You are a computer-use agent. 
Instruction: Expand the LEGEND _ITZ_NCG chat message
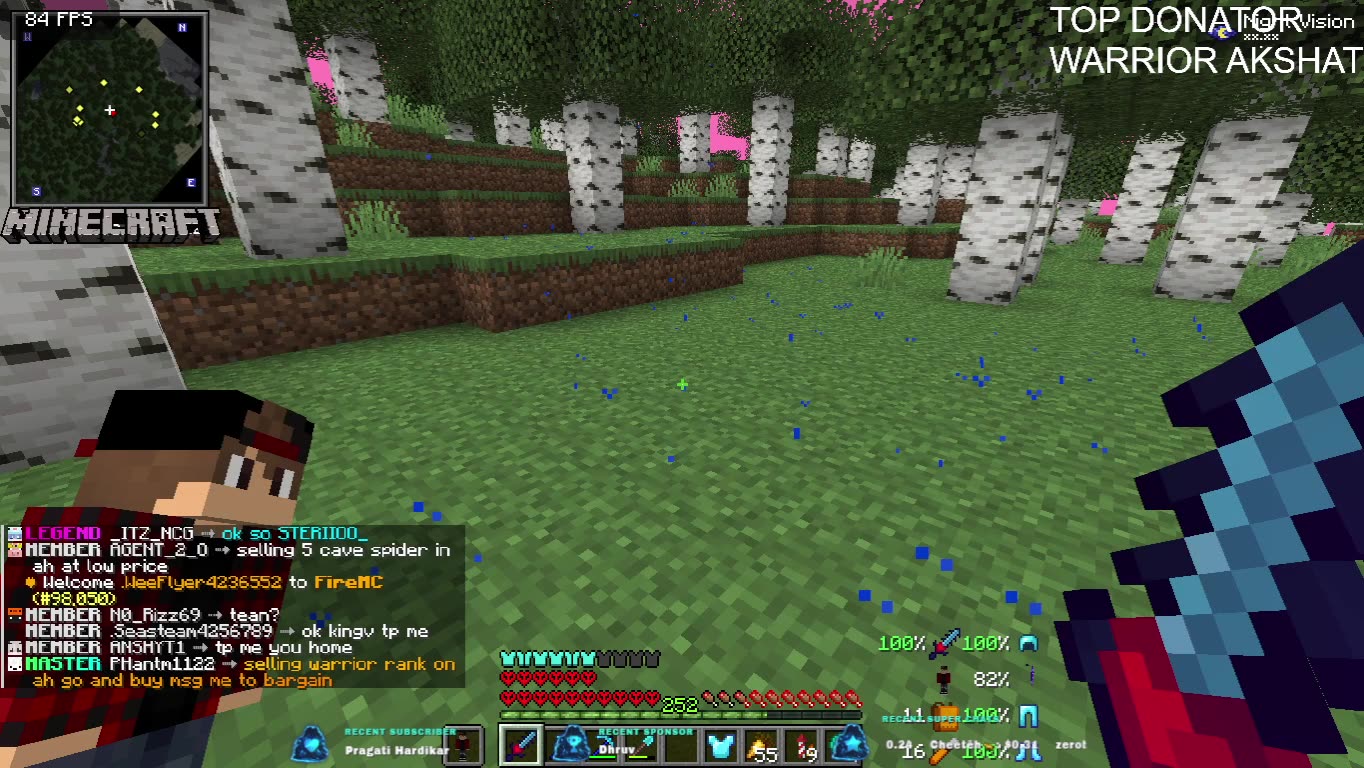coord(150,533)
